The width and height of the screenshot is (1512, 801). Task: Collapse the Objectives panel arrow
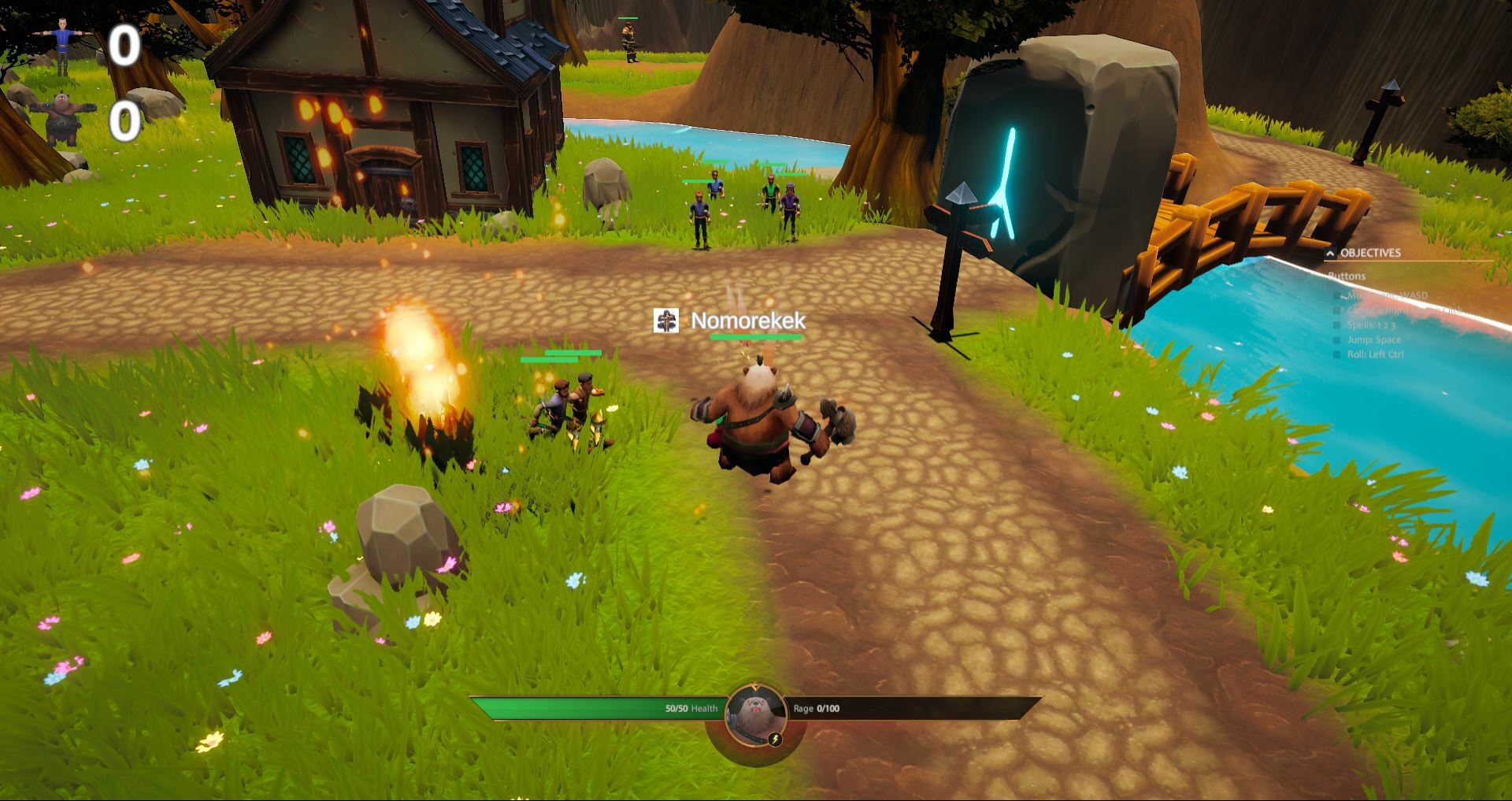1330,253
